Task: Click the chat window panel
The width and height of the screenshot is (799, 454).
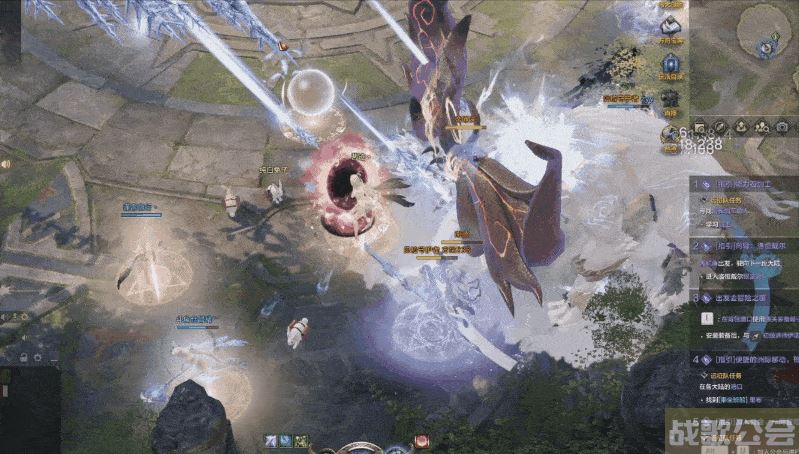Action: point(30,408)
